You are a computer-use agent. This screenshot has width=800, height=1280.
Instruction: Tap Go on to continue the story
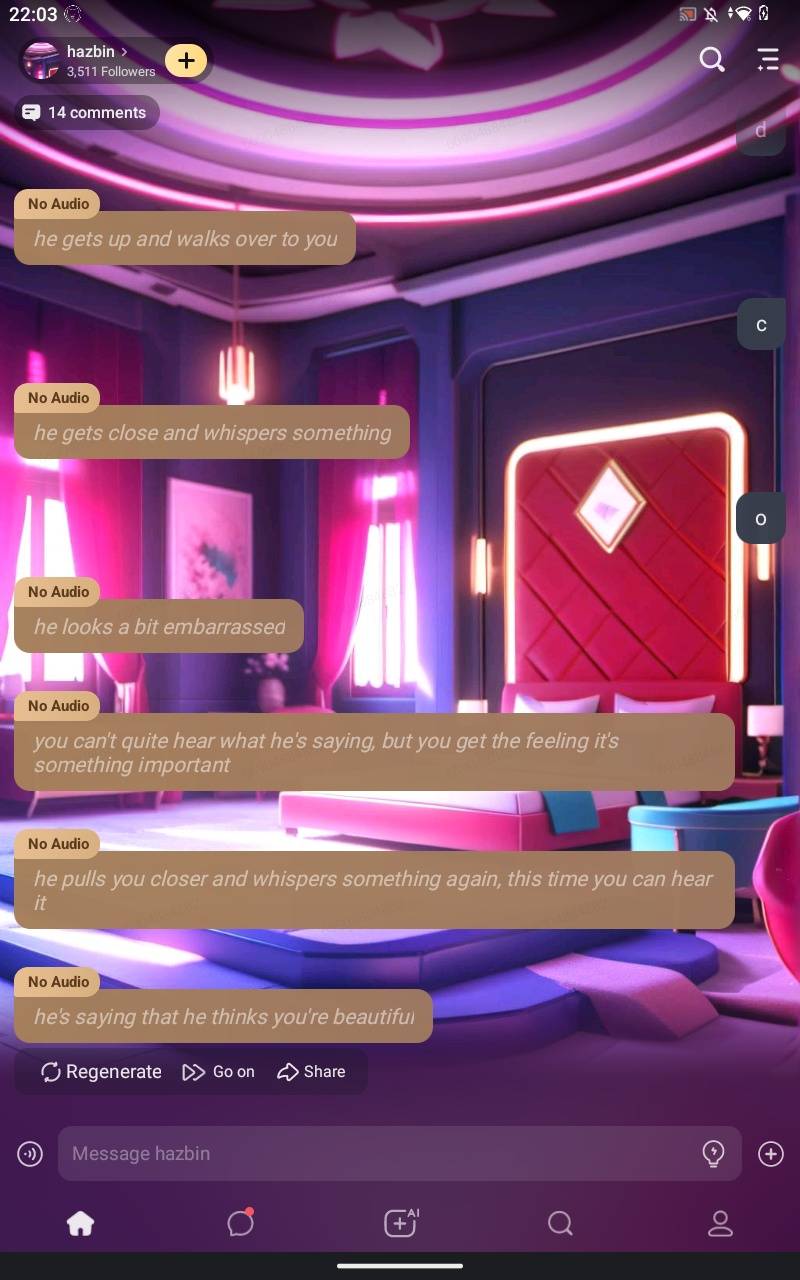click(219, 1071)
